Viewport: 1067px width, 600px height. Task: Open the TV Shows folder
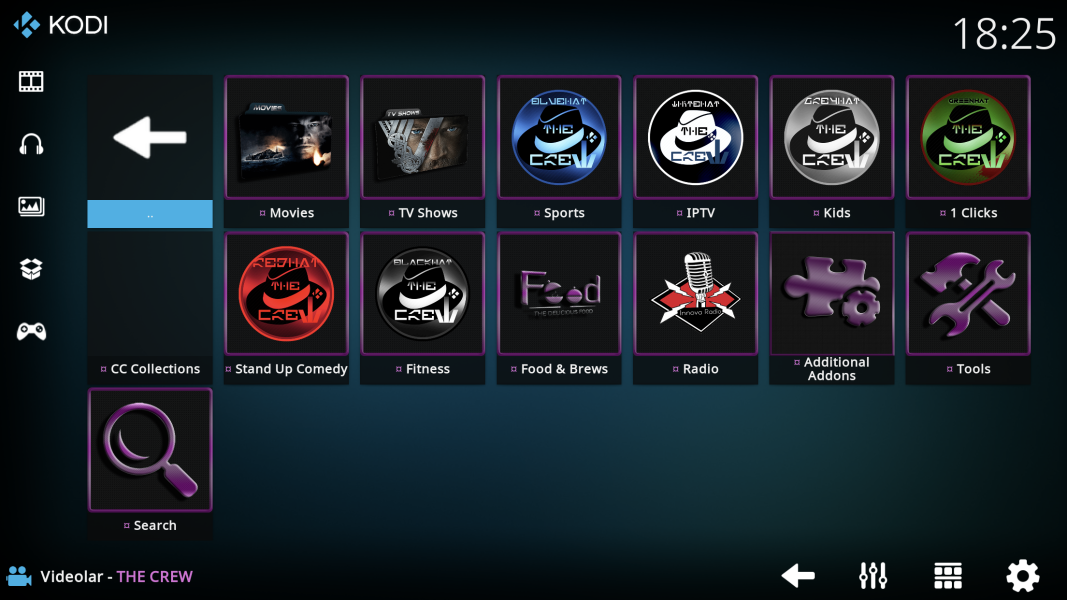[423, 138]
